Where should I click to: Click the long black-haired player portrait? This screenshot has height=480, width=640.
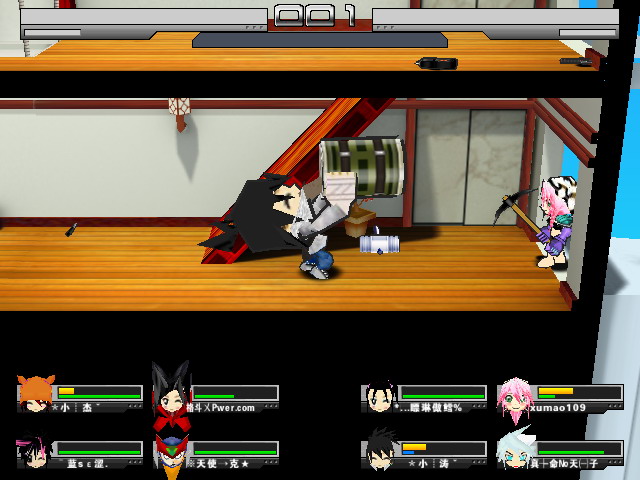coord(380,396)
